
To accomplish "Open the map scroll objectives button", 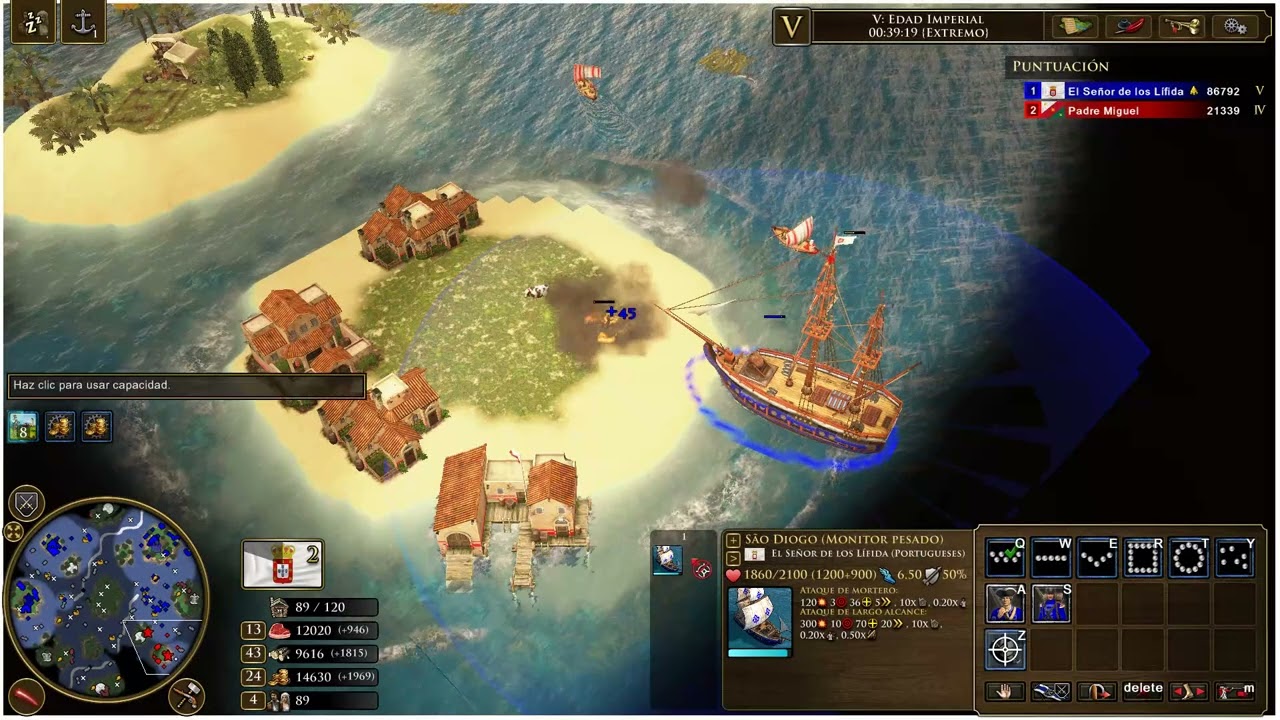I will click(1074, 27).
